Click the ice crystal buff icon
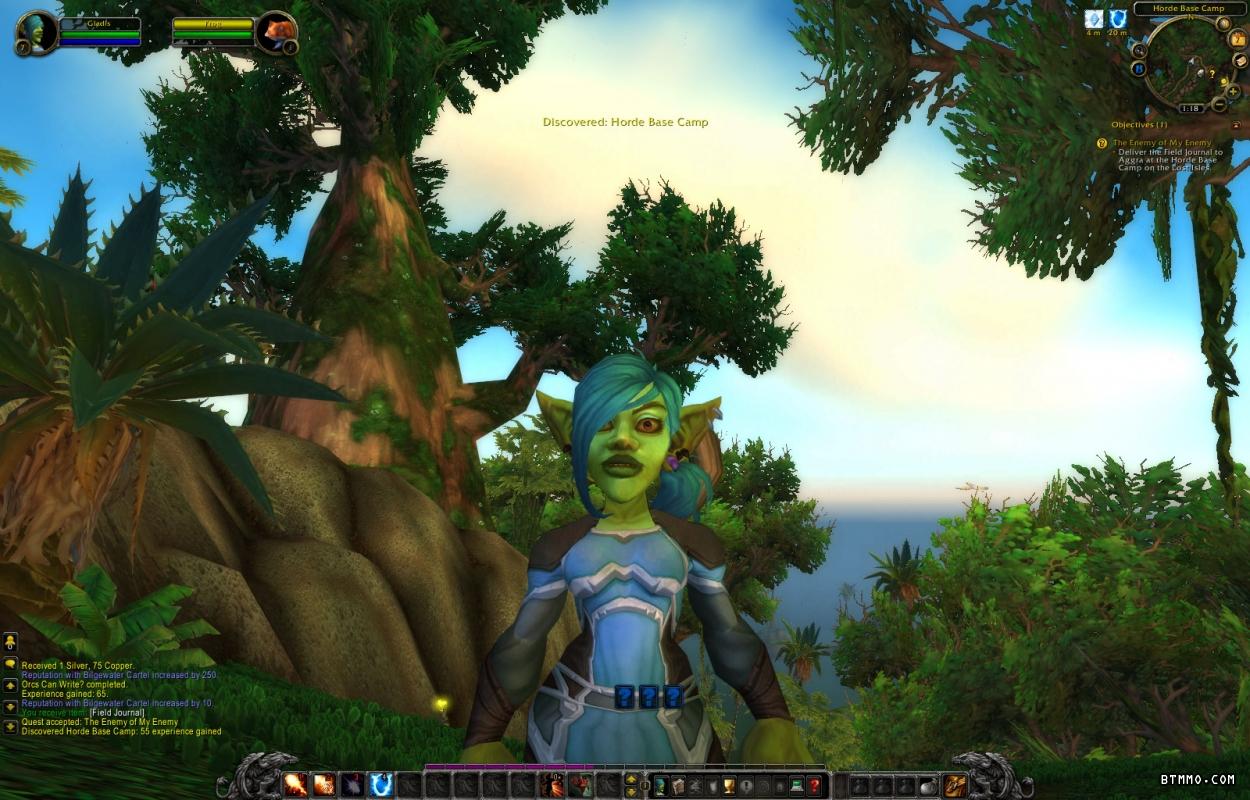Image resolution: width=1250 pixels, height=800 pixels. pos(1094,18)
